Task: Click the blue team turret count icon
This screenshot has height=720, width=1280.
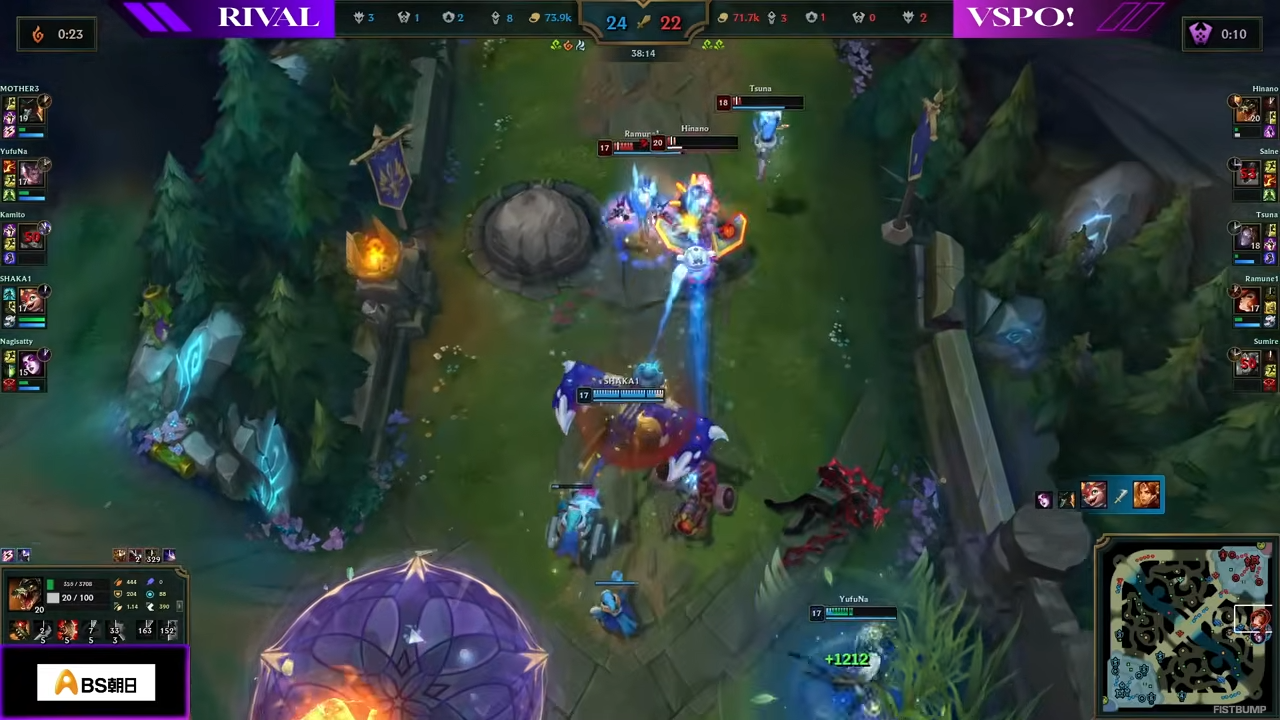Action: [495, 17]
